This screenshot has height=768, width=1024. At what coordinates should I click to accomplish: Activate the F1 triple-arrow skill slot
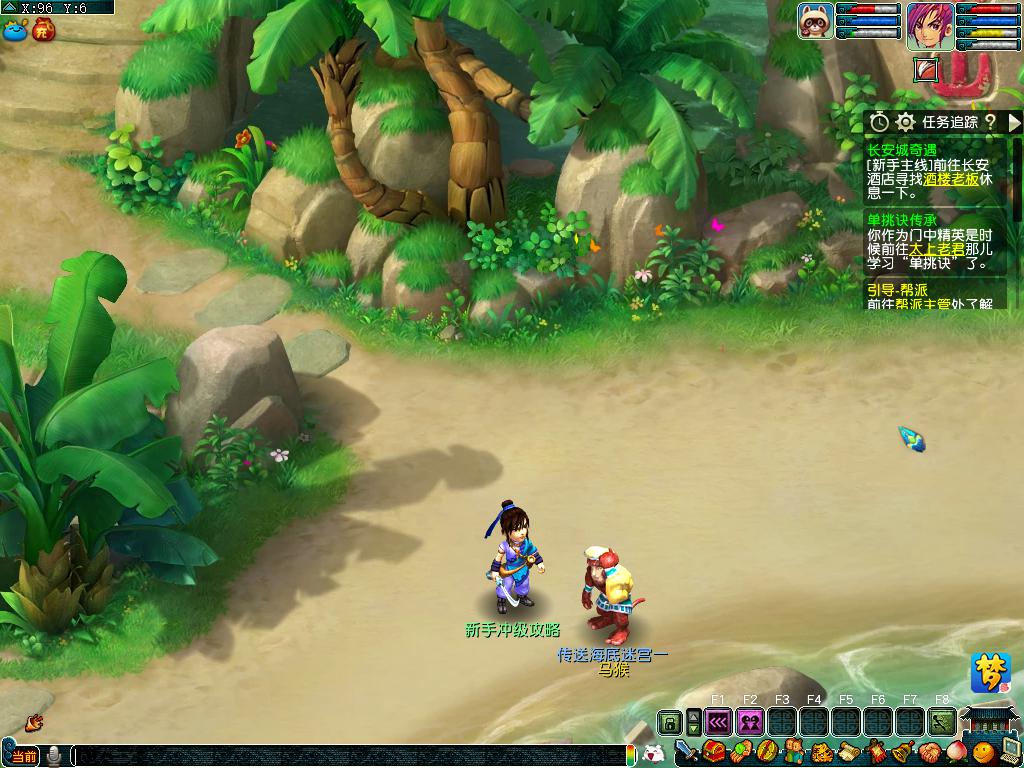click(x=718, y=721)
